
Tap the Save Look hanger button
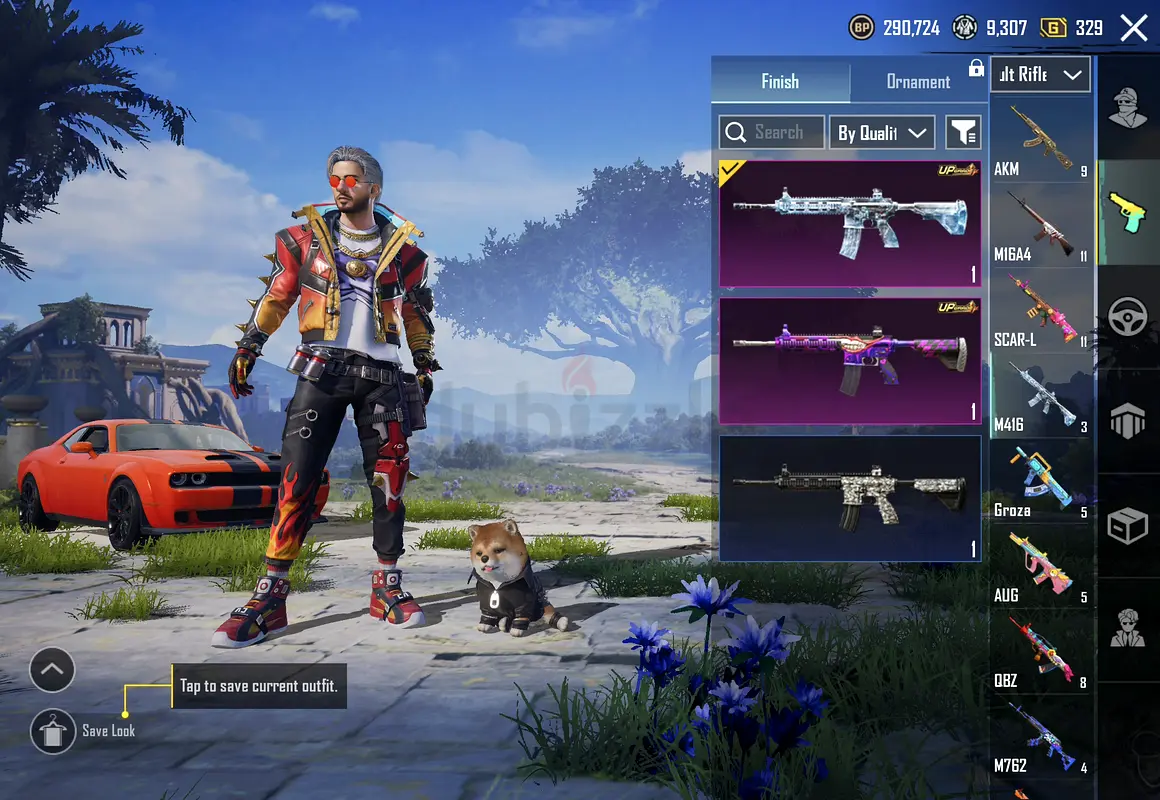click(52, 731)
